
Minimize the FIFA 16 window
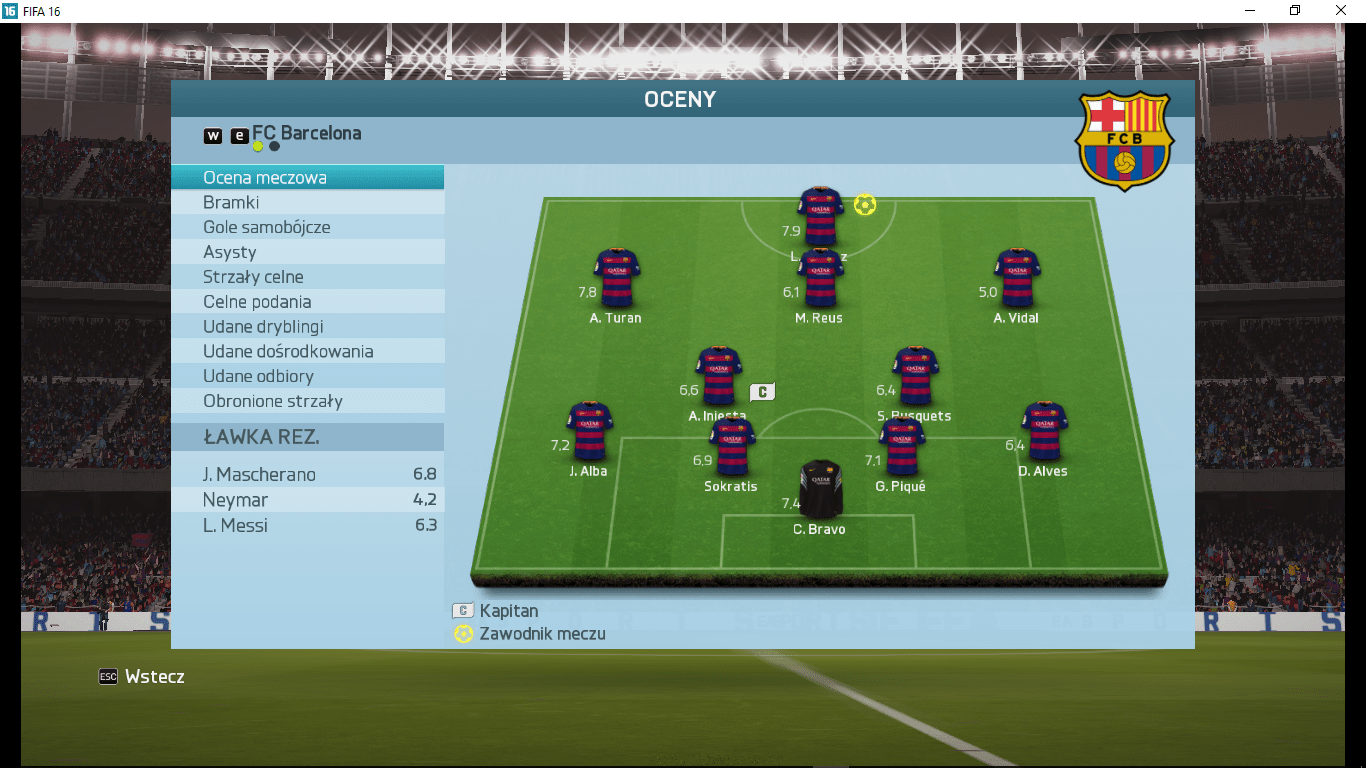click(x=1249, y=11)
